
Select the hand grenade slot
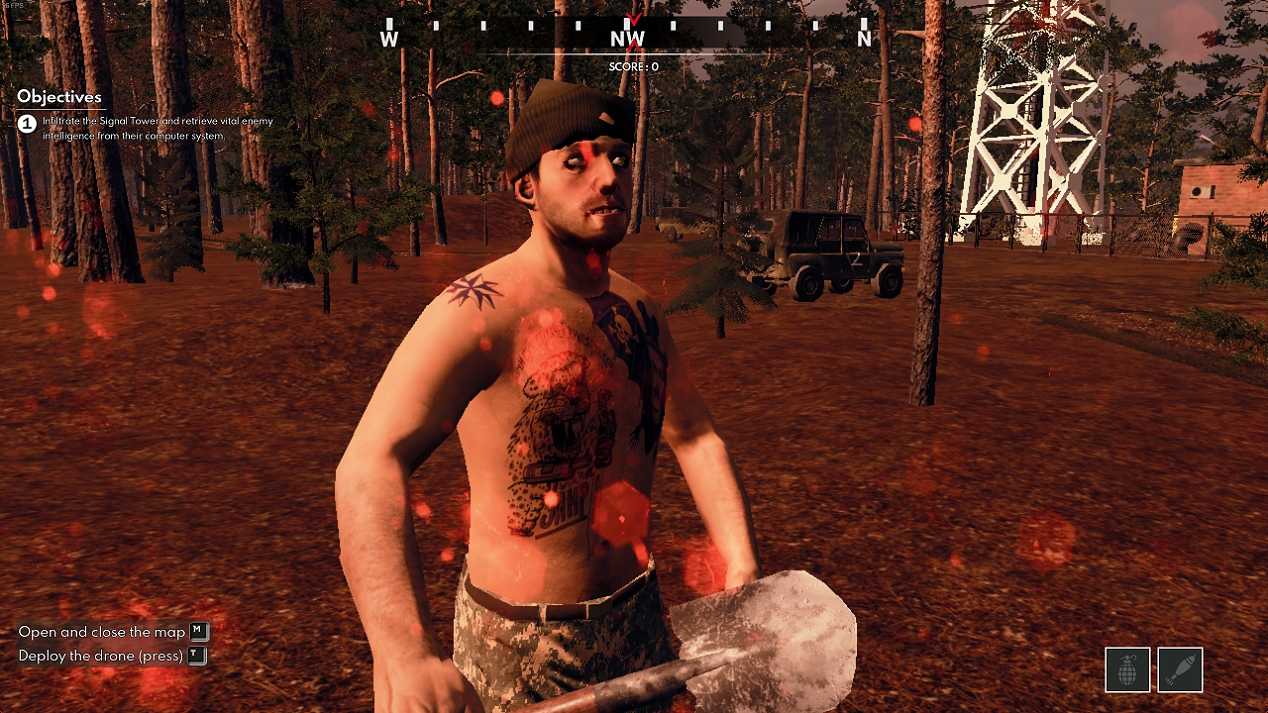click(x=1127, y=670)
